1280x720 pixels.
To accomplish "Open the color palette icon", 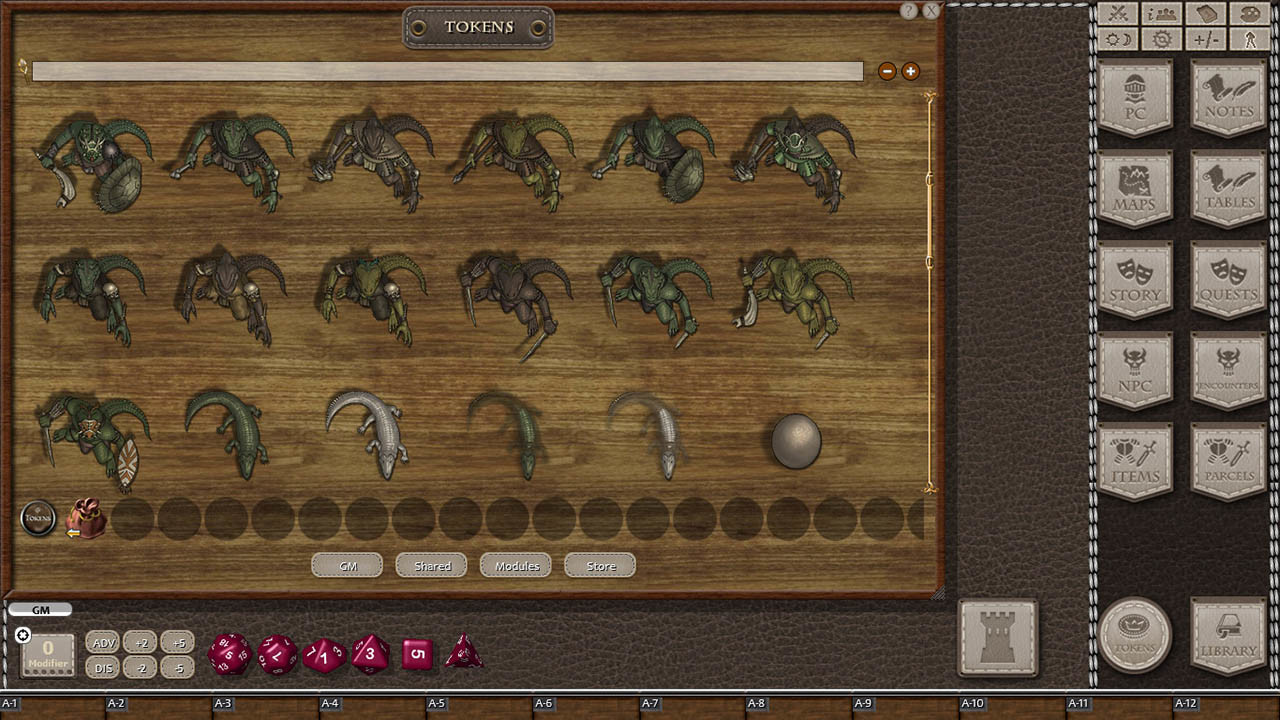I will (1248, 14).
